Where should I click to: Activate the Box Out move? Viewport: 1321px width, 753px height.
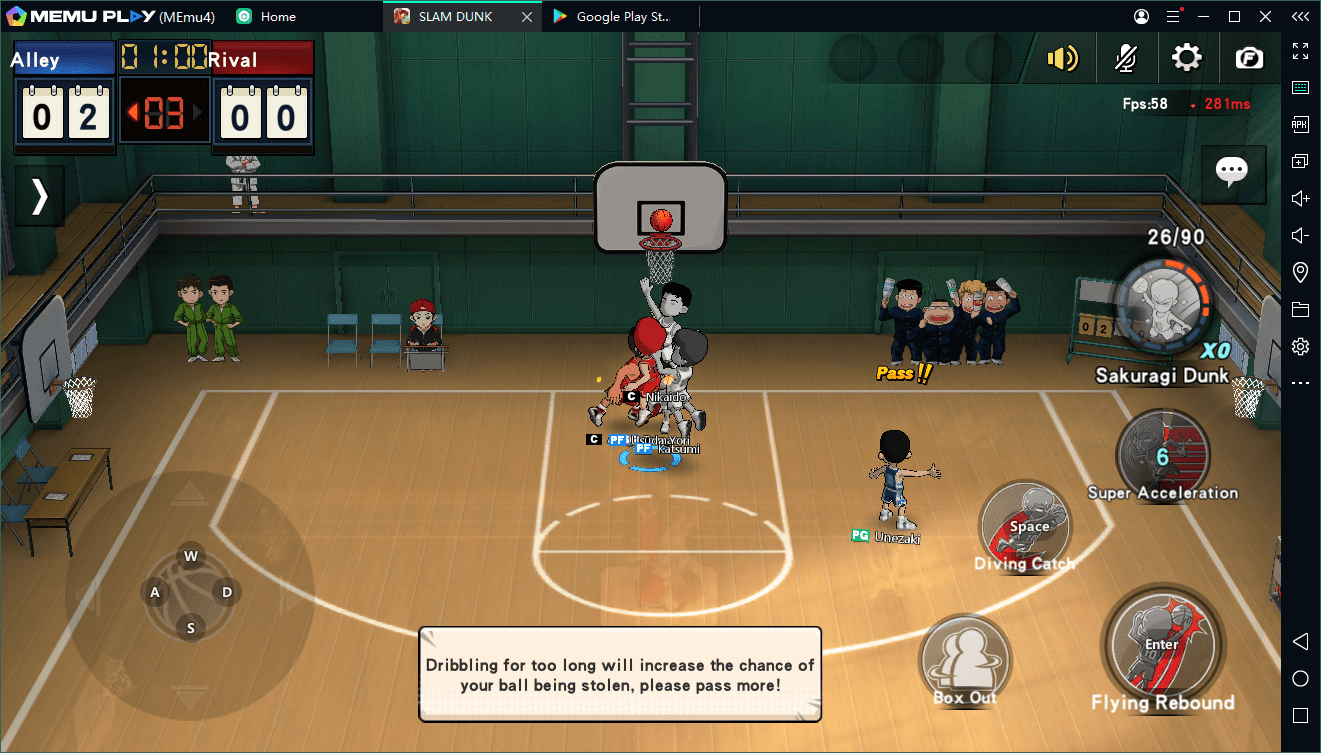tap(965, 662)
